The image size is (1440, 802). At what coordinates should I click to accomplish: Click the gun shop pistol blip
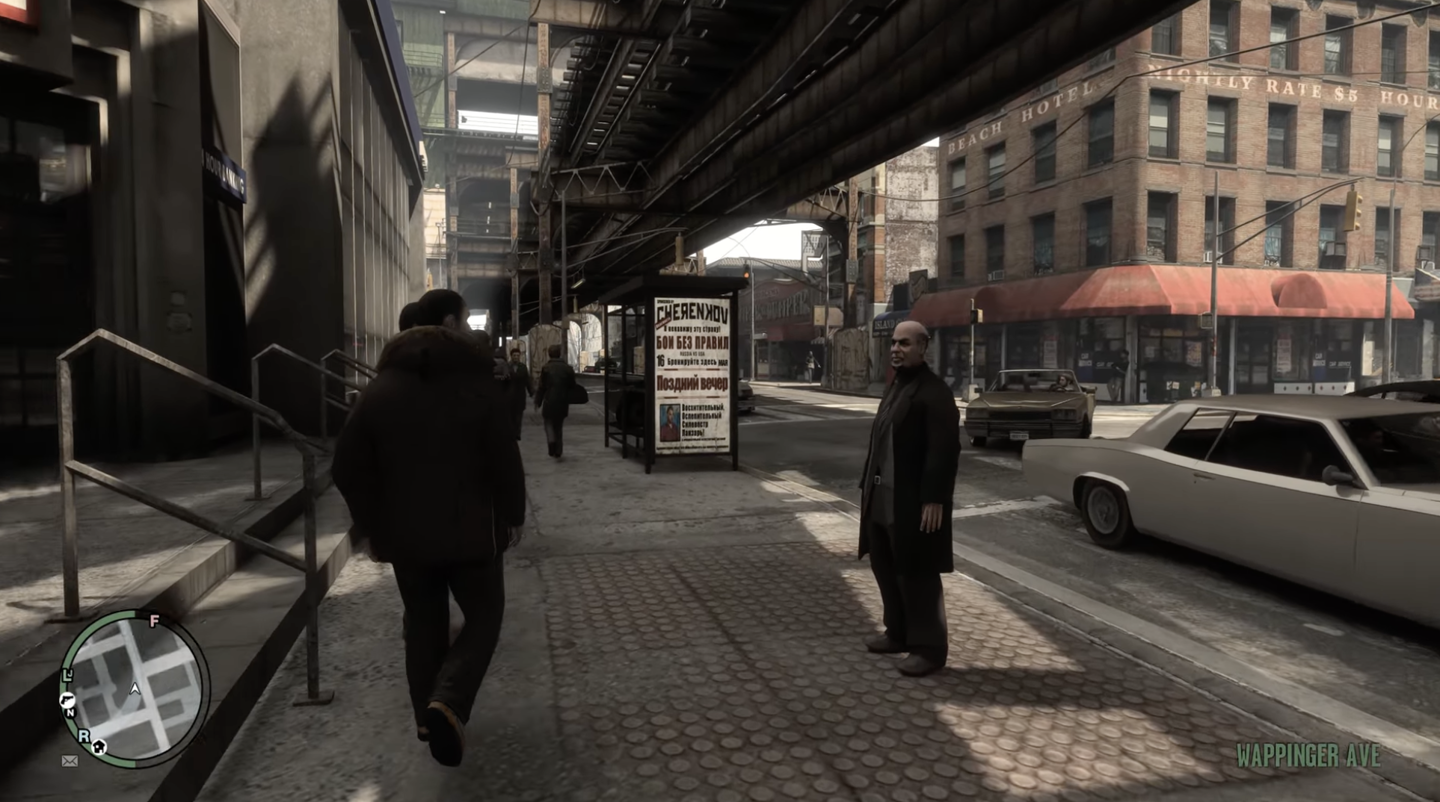point(67,697)
